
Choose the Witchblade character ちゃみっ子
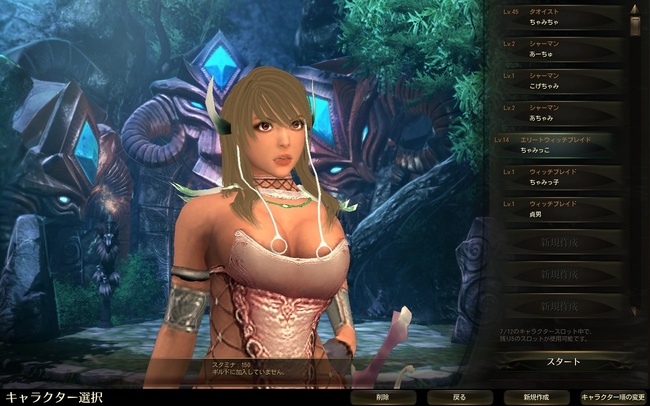tap(560, 177)
